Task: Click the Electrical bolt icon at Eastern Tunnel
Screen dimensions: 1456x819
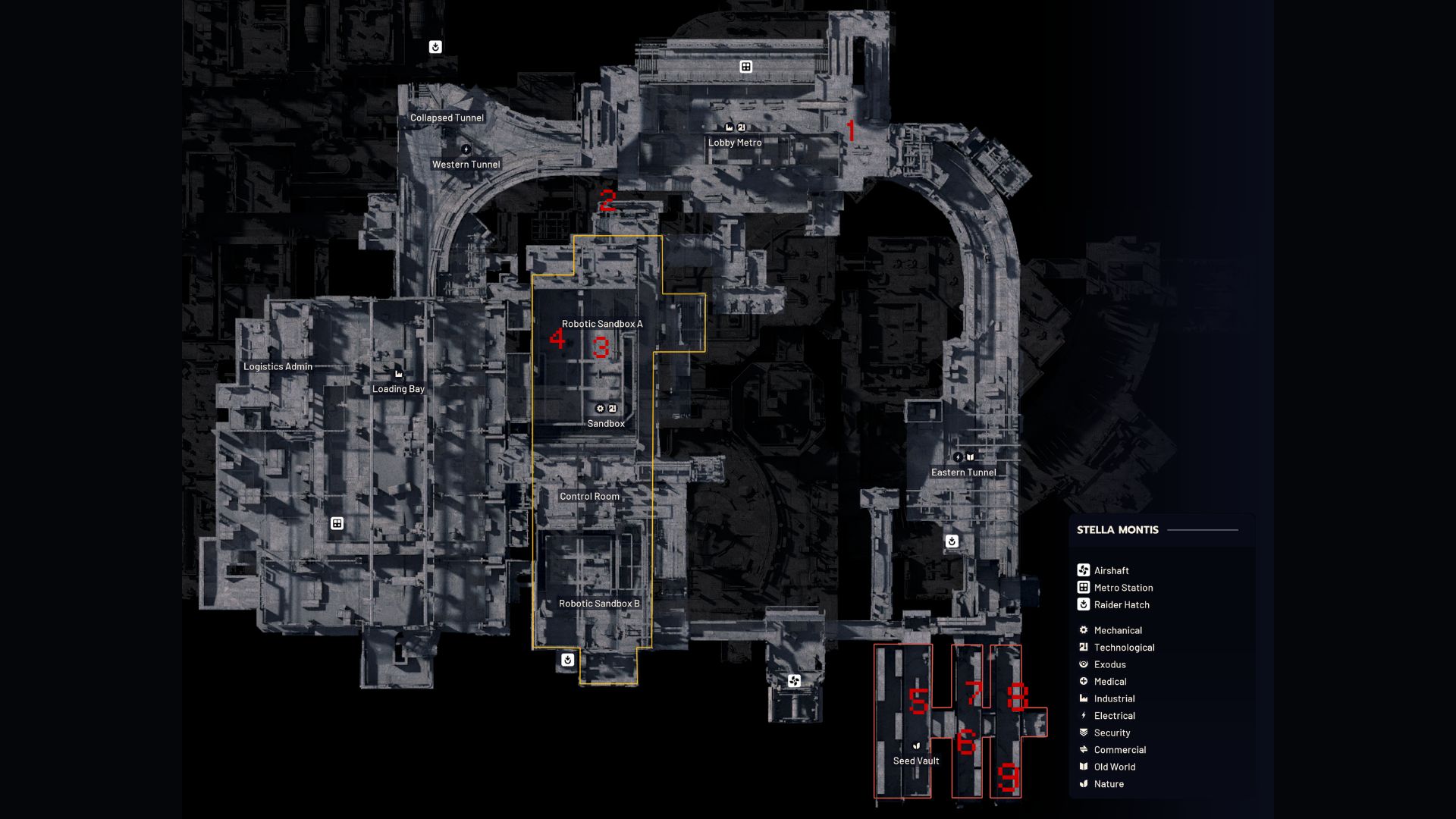Action: [958, 457]
